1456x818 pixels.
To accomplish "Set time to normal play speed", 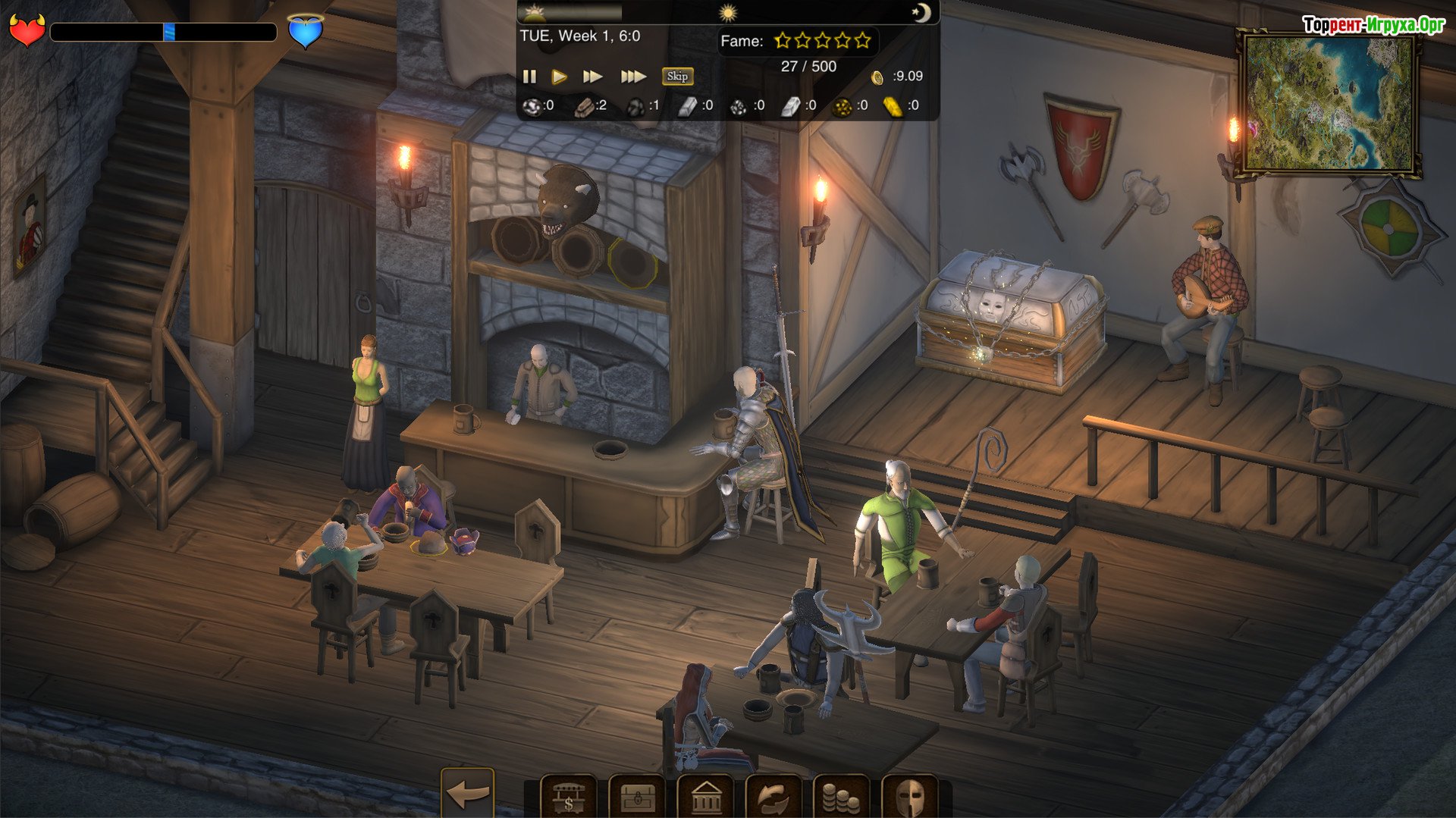I will click(x=560, y=77).
